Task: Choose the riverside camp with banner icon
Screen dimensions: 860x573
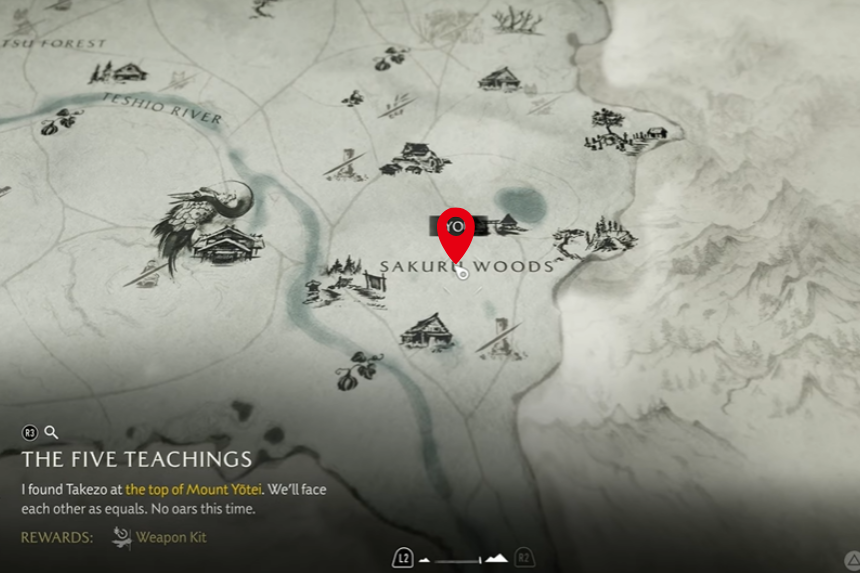Action: point(345,282)
